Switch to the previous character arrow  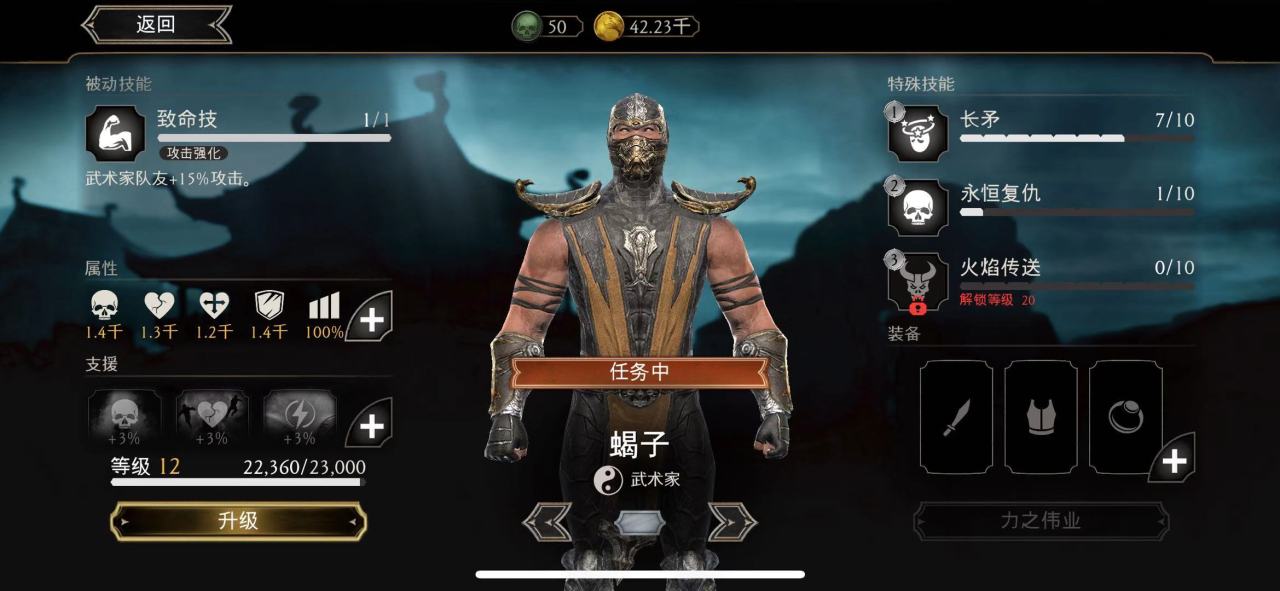[548, 521]
